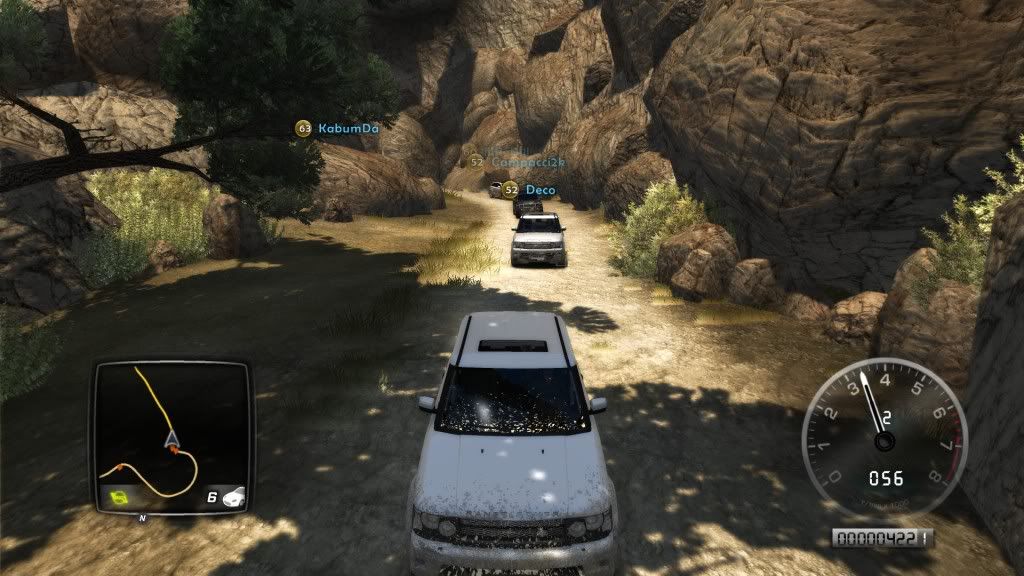Viewport: 1024px width, 576px height.
Task: Open the GPS minimap
Action: 170,435
